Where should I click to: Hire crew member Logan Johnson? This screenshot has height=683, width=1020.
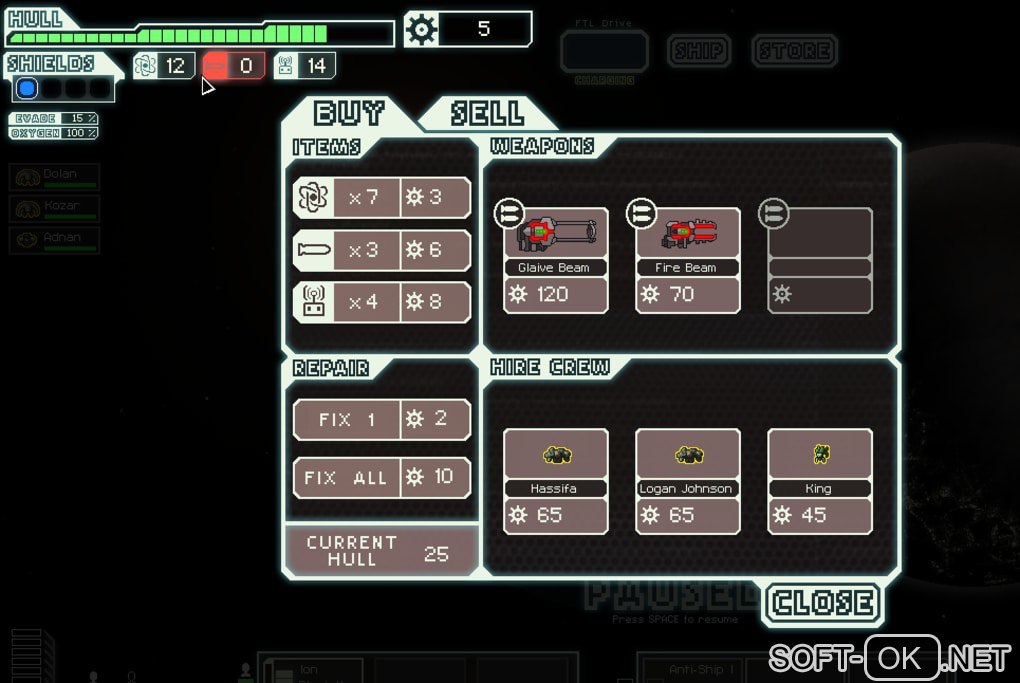(x=687, y=481)
